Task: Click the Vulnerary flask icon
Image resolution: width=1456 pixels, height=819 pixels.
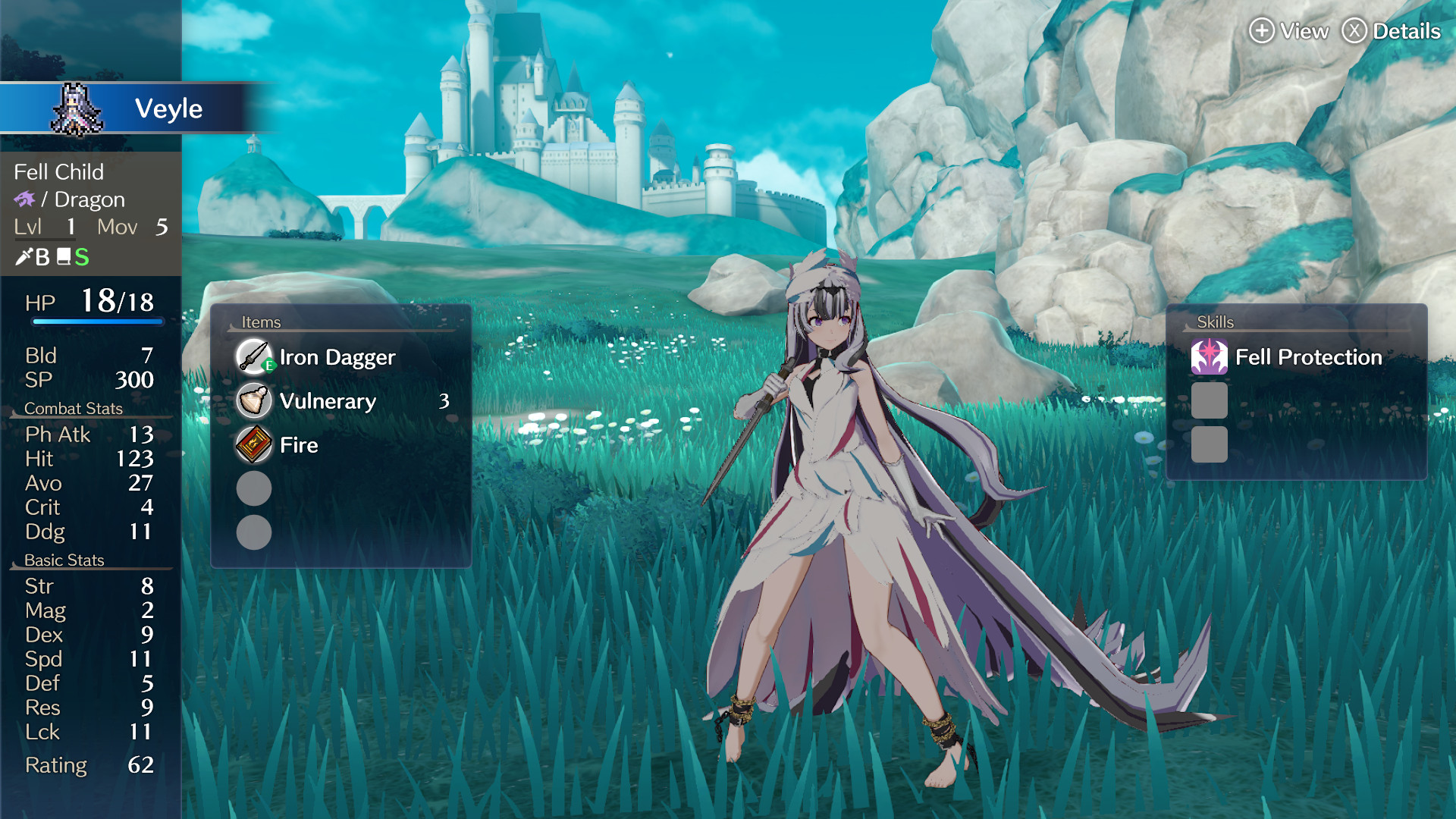Action: 253,400
